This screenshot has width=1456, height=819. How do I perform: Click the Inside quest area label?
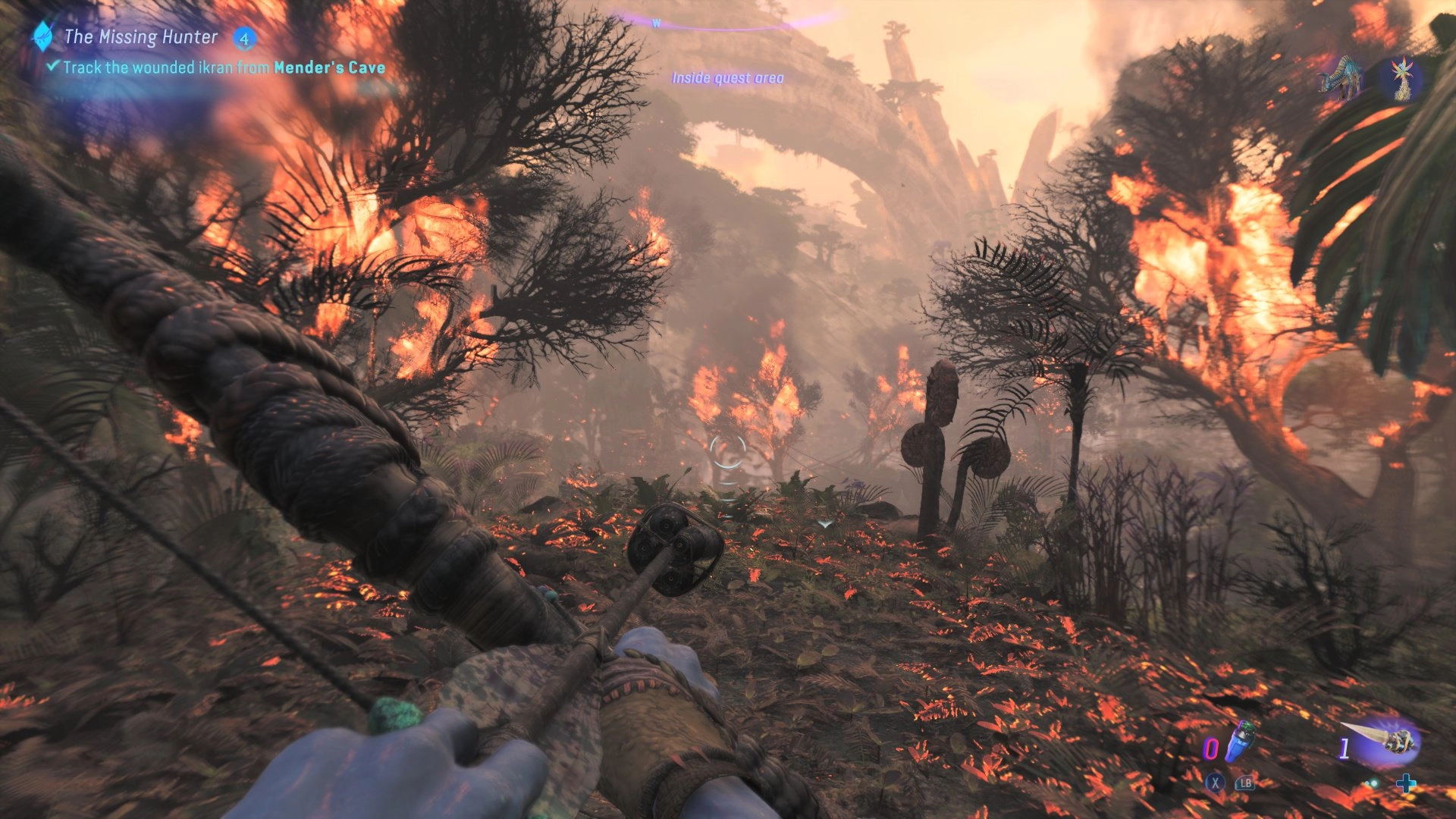(728, 77)
